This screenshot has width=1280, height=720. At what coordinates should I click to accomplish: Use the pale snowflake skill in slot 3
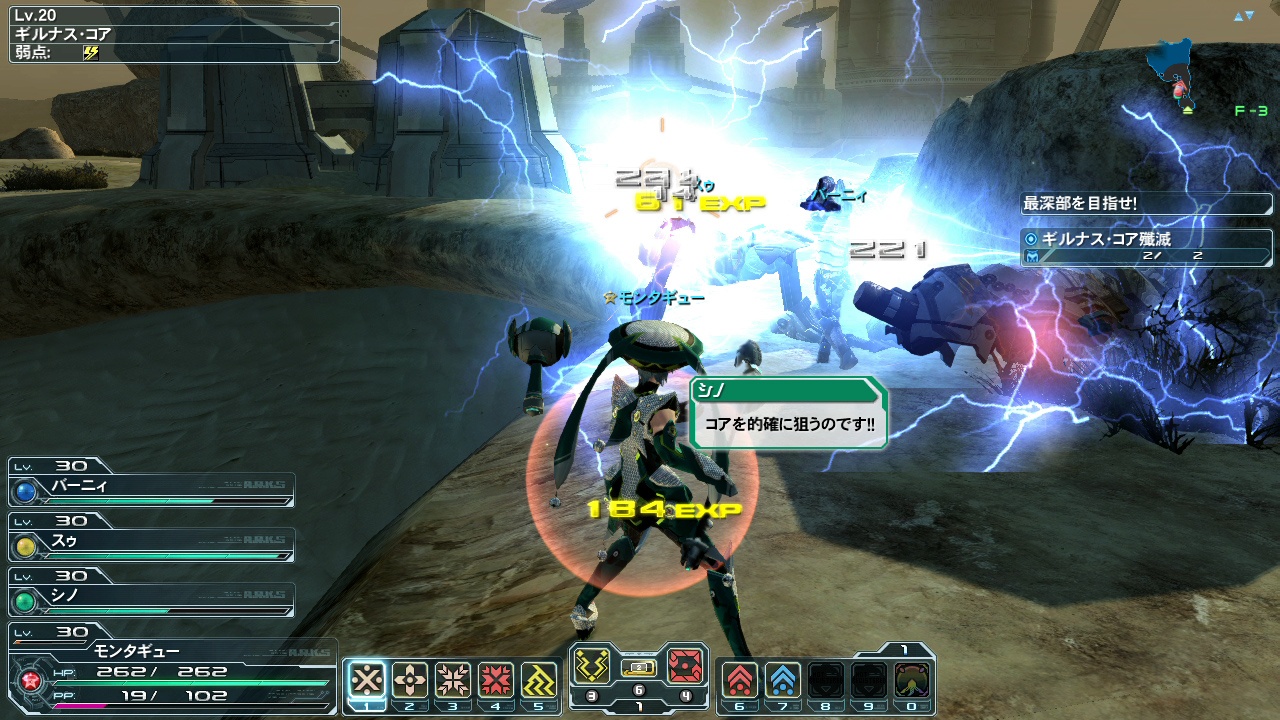coord(453,680)
